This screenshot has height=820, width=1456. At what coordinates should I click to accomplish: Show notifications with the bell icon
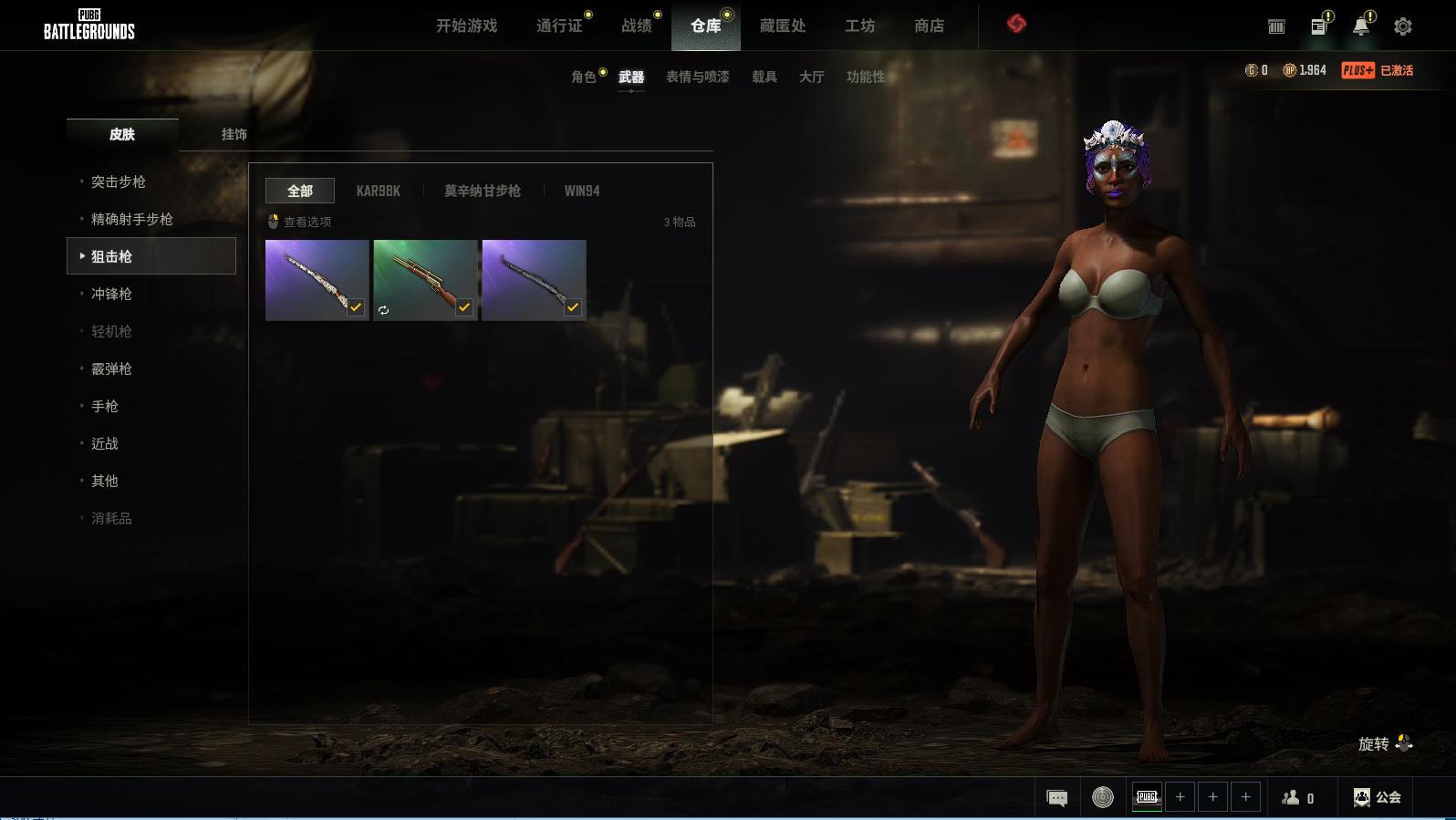[x=1360, y=26]
